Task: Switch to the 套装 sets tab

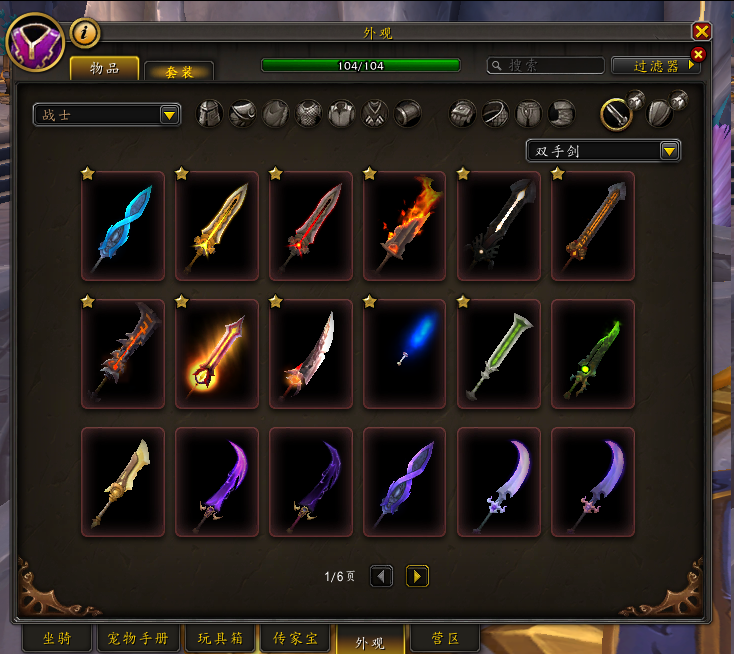Action: point(178,71)
